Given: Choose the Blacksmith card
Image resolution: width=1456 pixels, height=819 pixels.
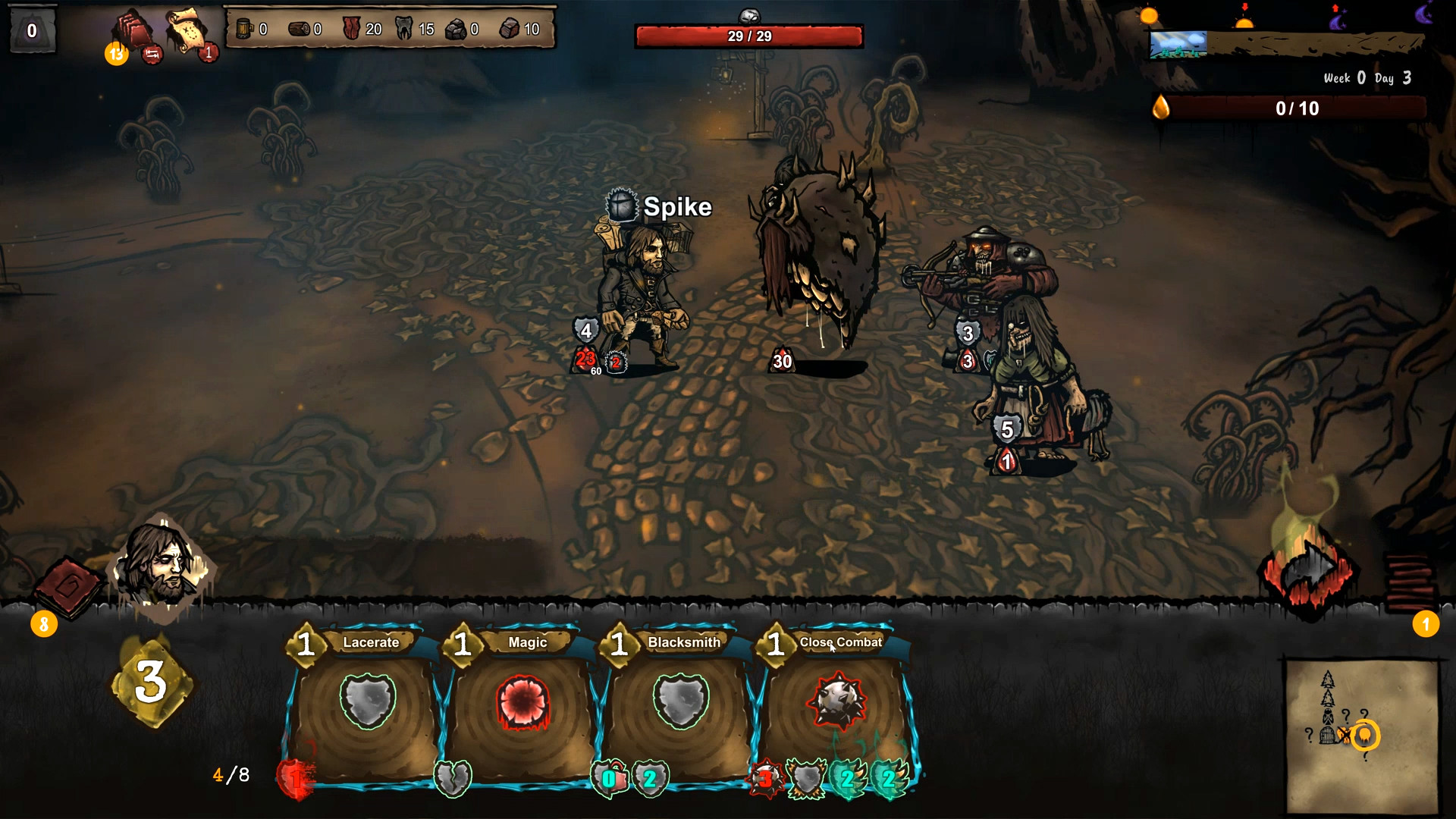Looking at the screenshot, I should pyautogui.click(x=680, y=705).
